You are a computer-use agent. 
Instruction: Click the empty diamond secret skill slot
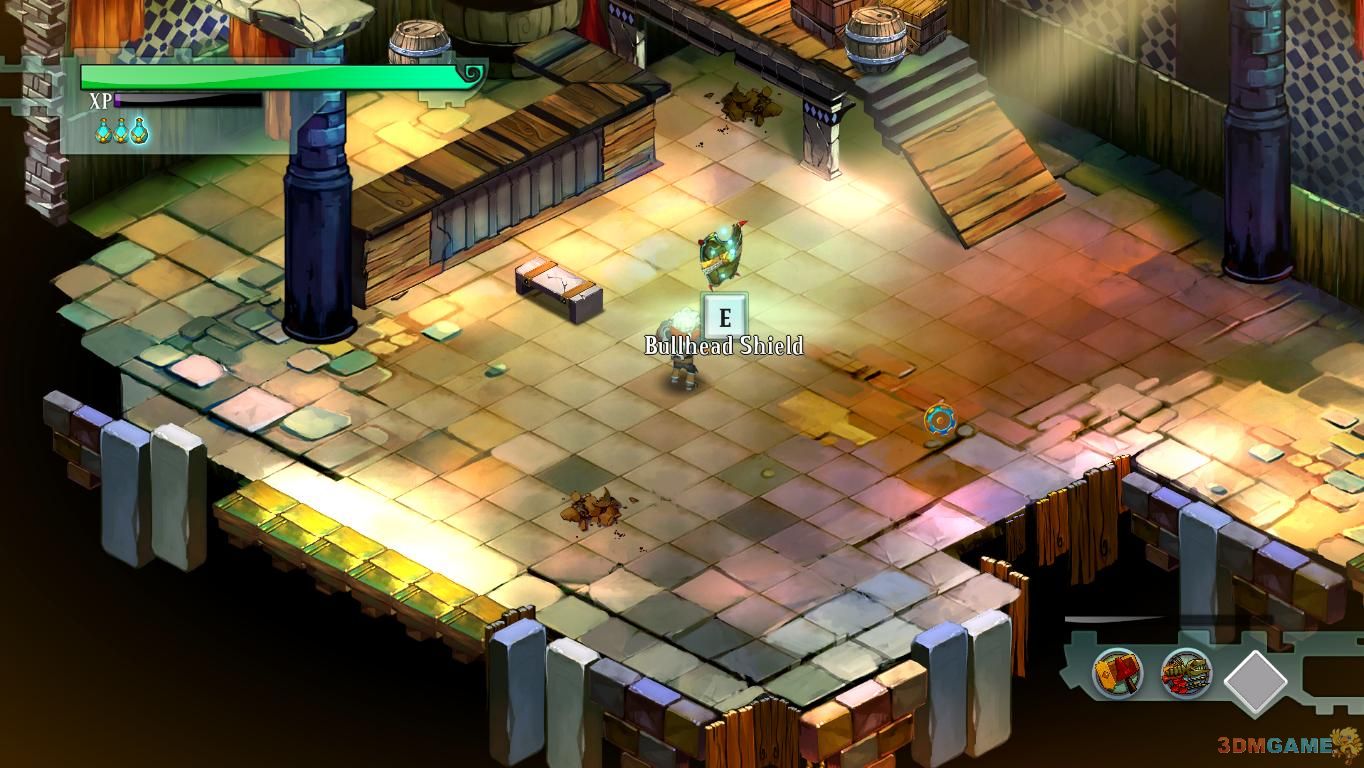click(1256, 682)
